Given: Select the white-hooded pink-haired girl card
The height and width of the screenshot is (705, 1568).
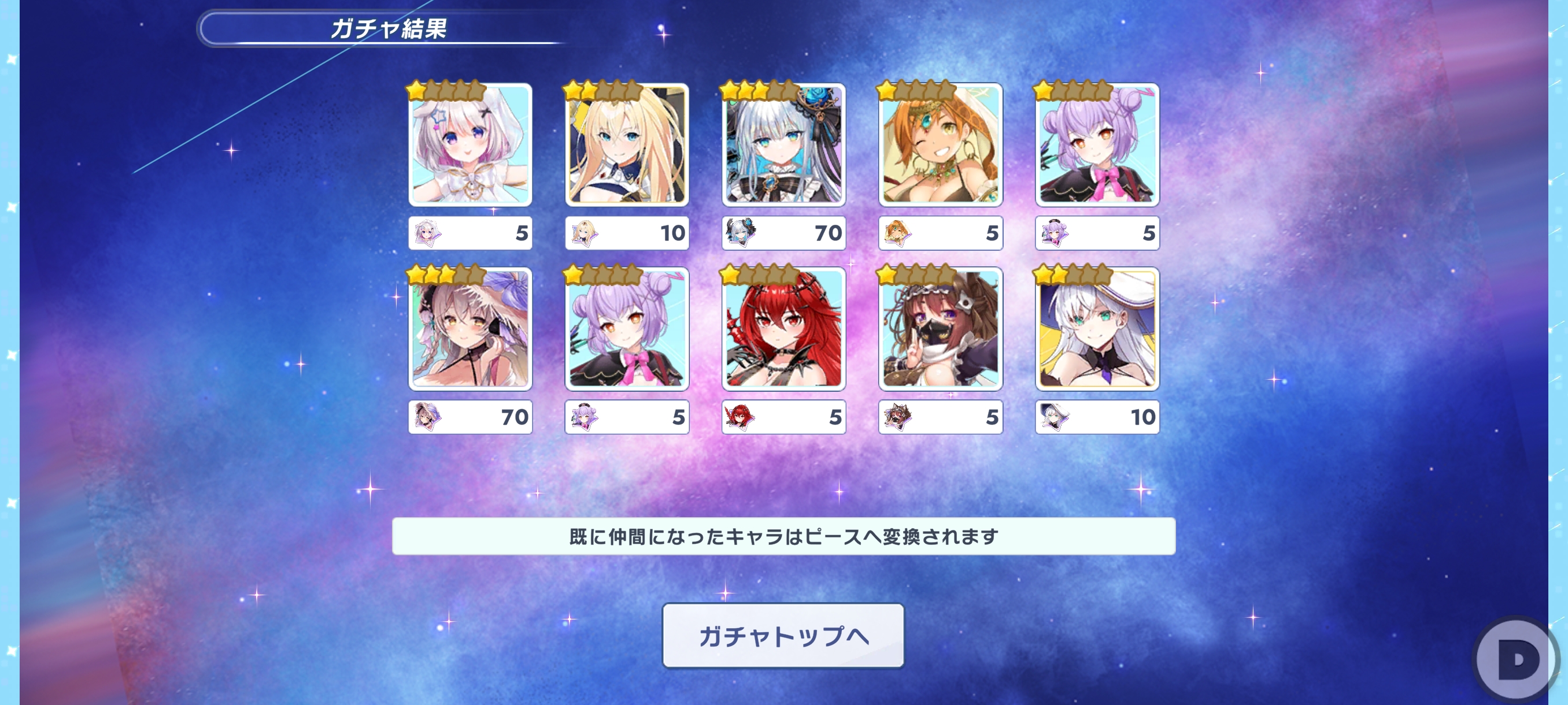Looking at the screenshot, I should pos(470,145).
